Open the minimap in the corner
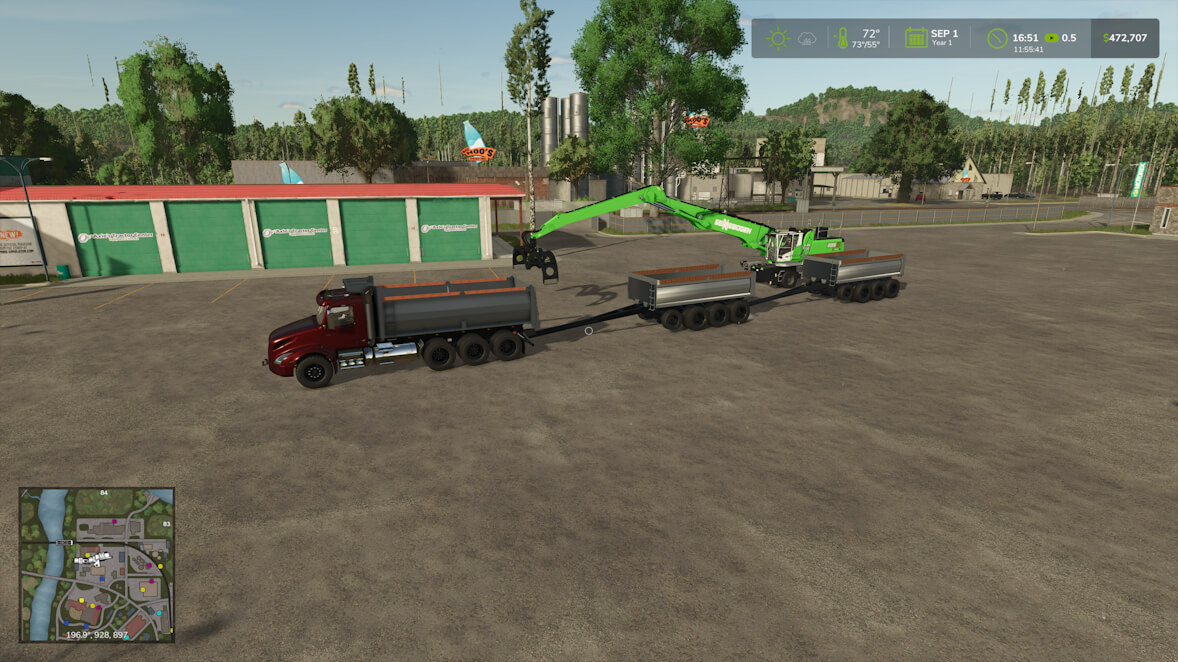The width and height of the screenshot is (1178, 662). [97, 564]
